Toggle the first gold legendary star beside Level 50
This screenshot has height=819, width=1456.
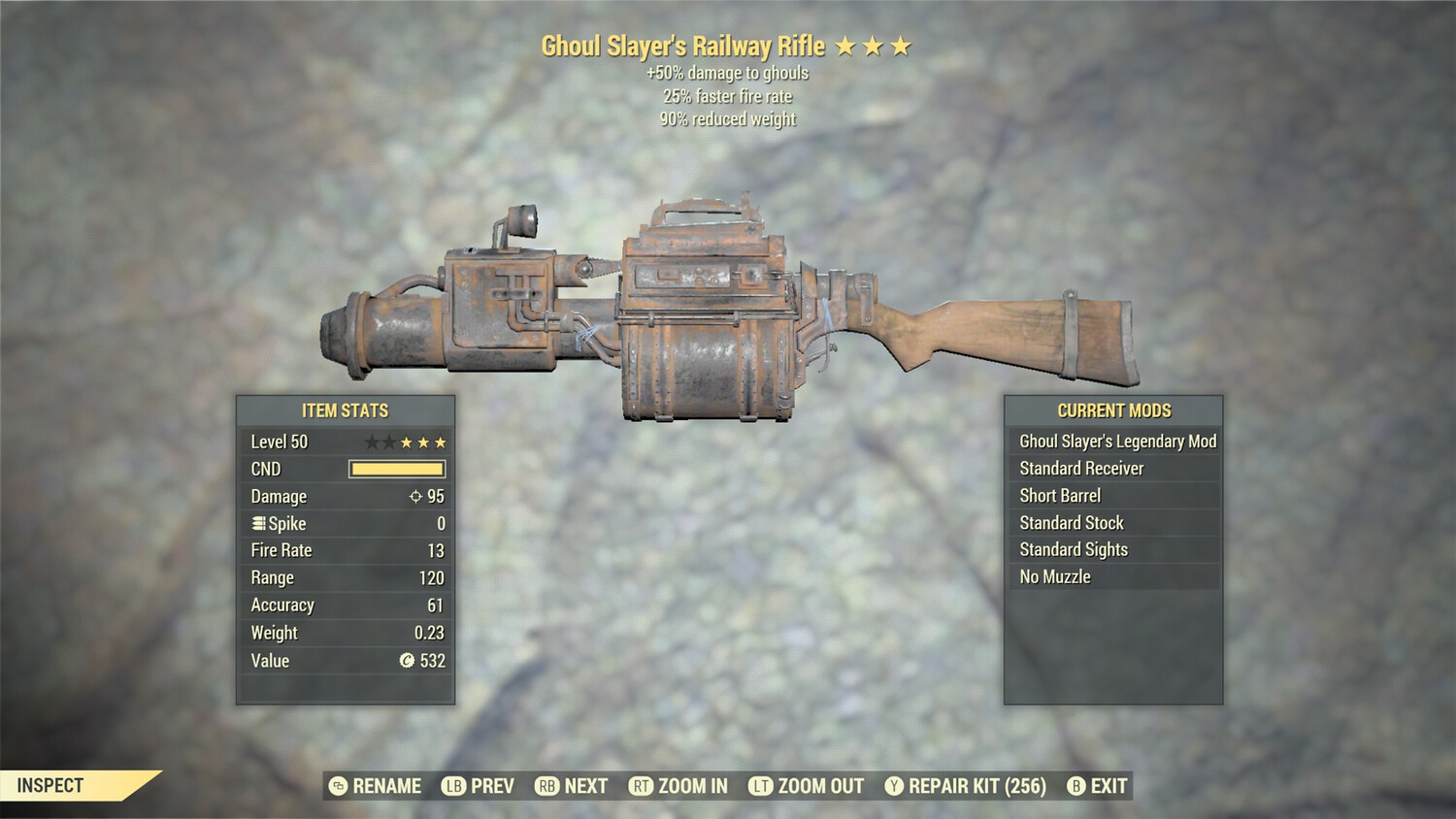tap(405, 442)
